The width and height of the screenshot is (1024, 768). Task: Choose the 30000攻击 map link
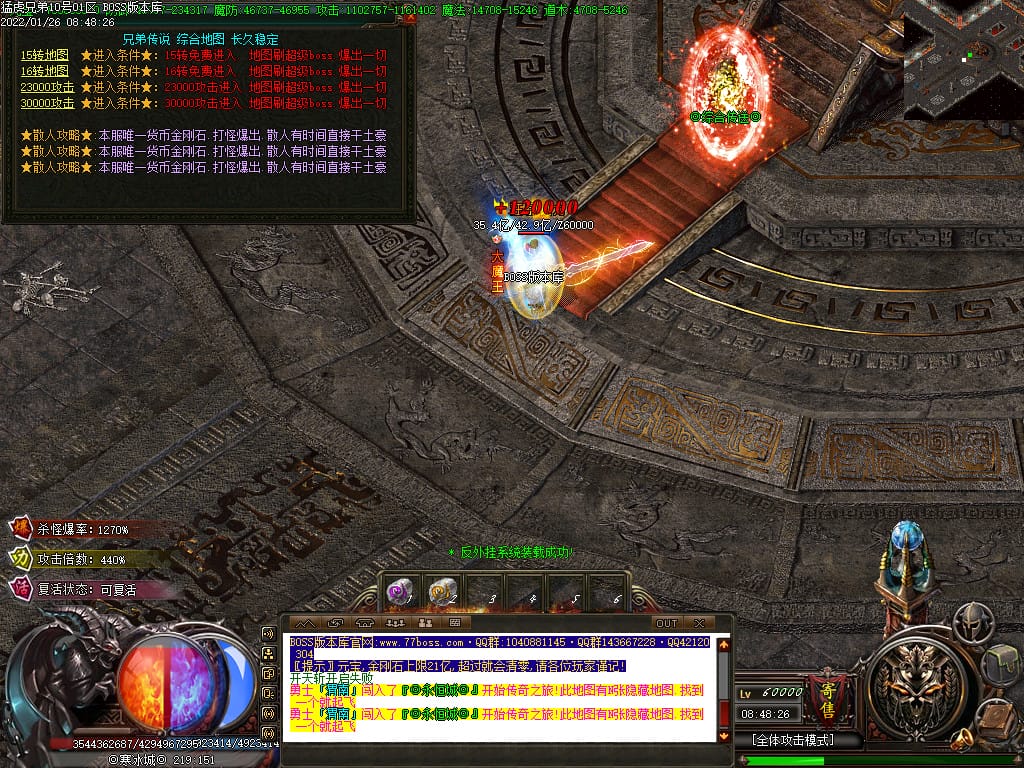click(47, 102)
